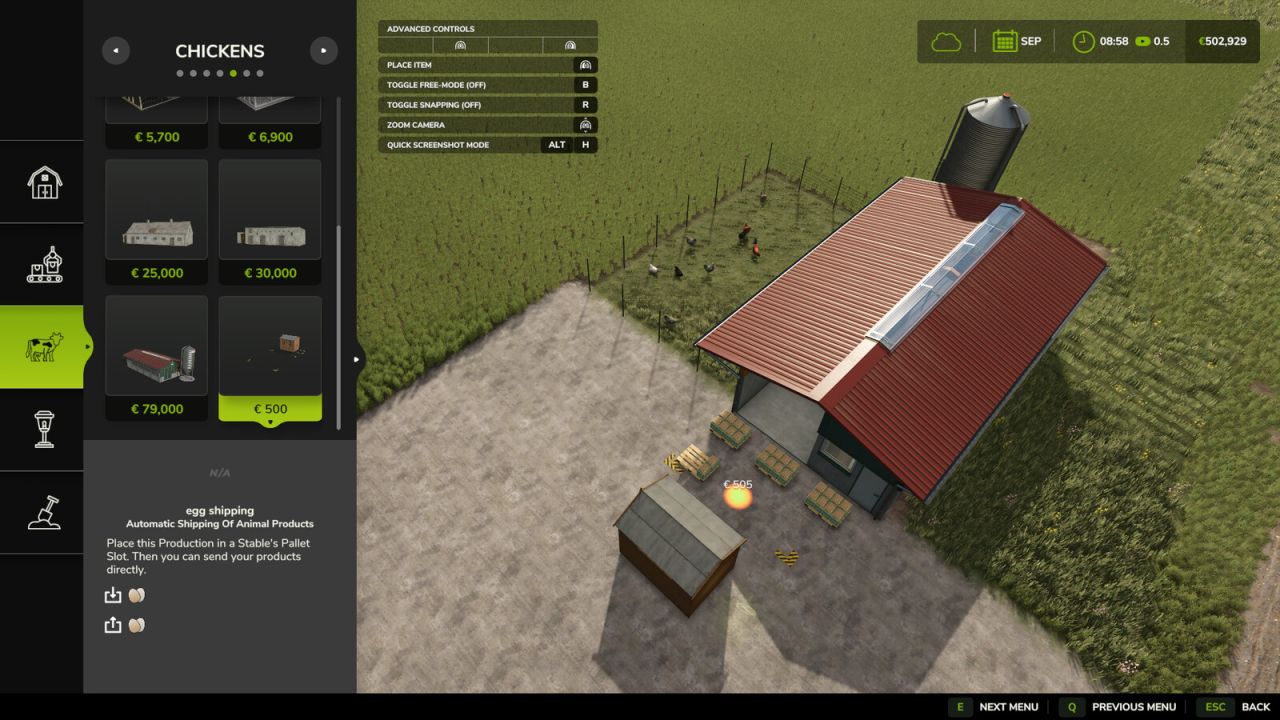Screen dimensions: 1280x720
Task: Select the €500 egg shipping item
Action: [270, 358]
